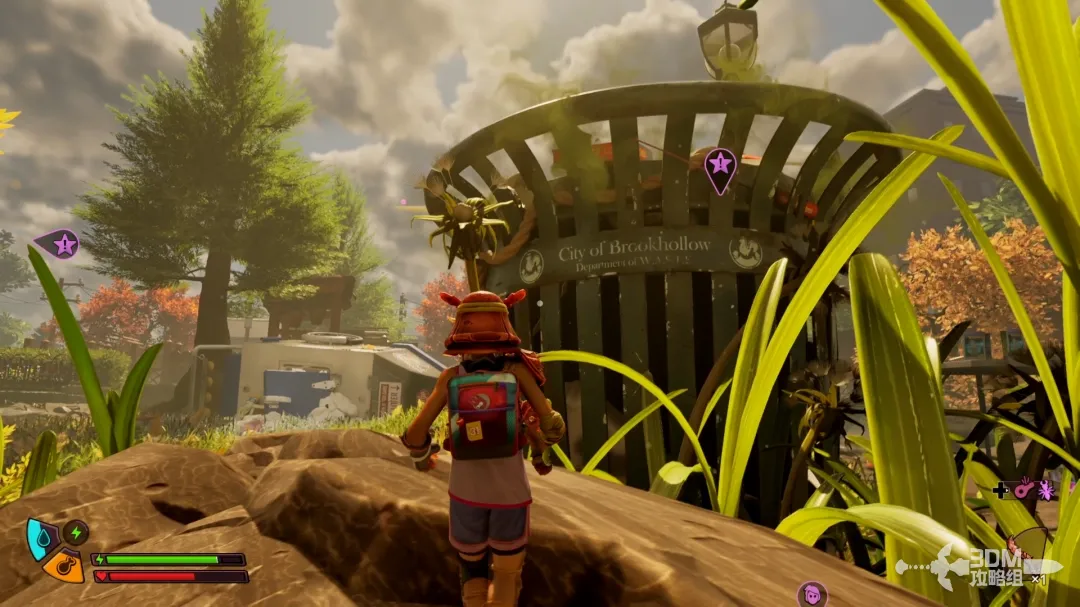Select the purple quest marker above the trash can
The width and height of the screenshot is (1080, 607).
tap(719, 166)
